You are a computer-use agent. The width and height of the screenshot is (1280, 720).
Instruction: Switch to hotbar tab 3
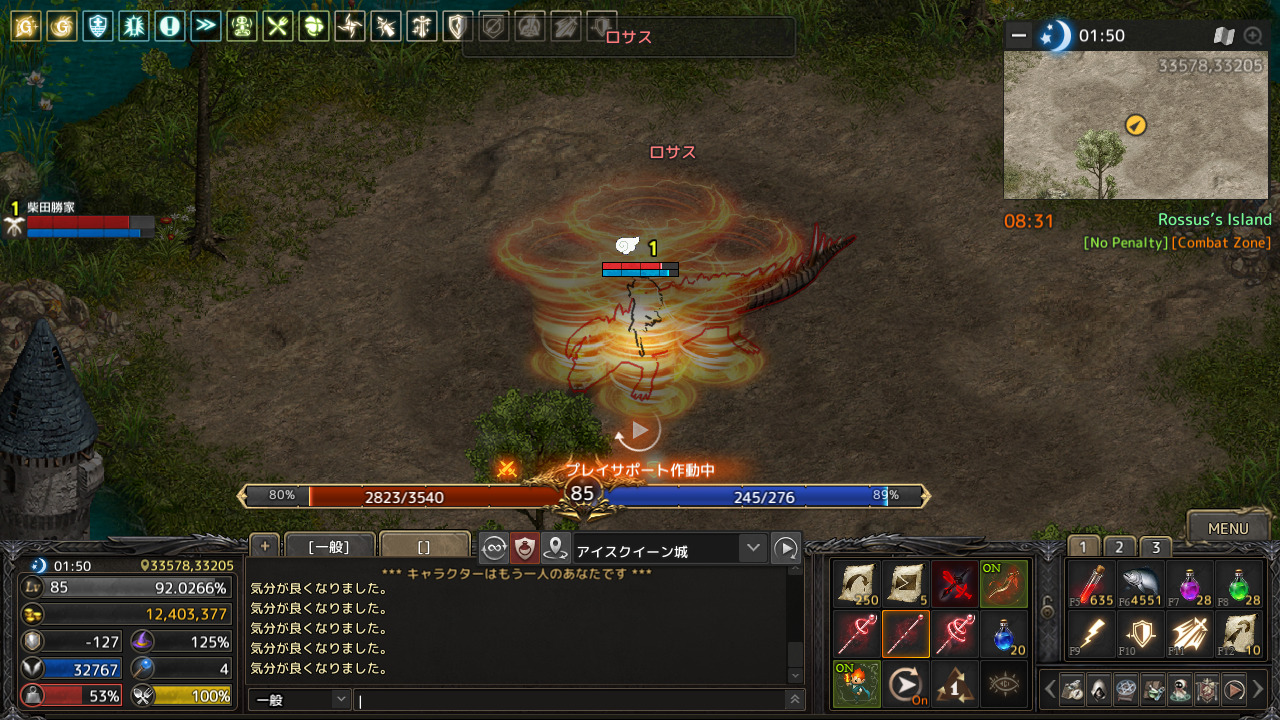[1156, 547]
